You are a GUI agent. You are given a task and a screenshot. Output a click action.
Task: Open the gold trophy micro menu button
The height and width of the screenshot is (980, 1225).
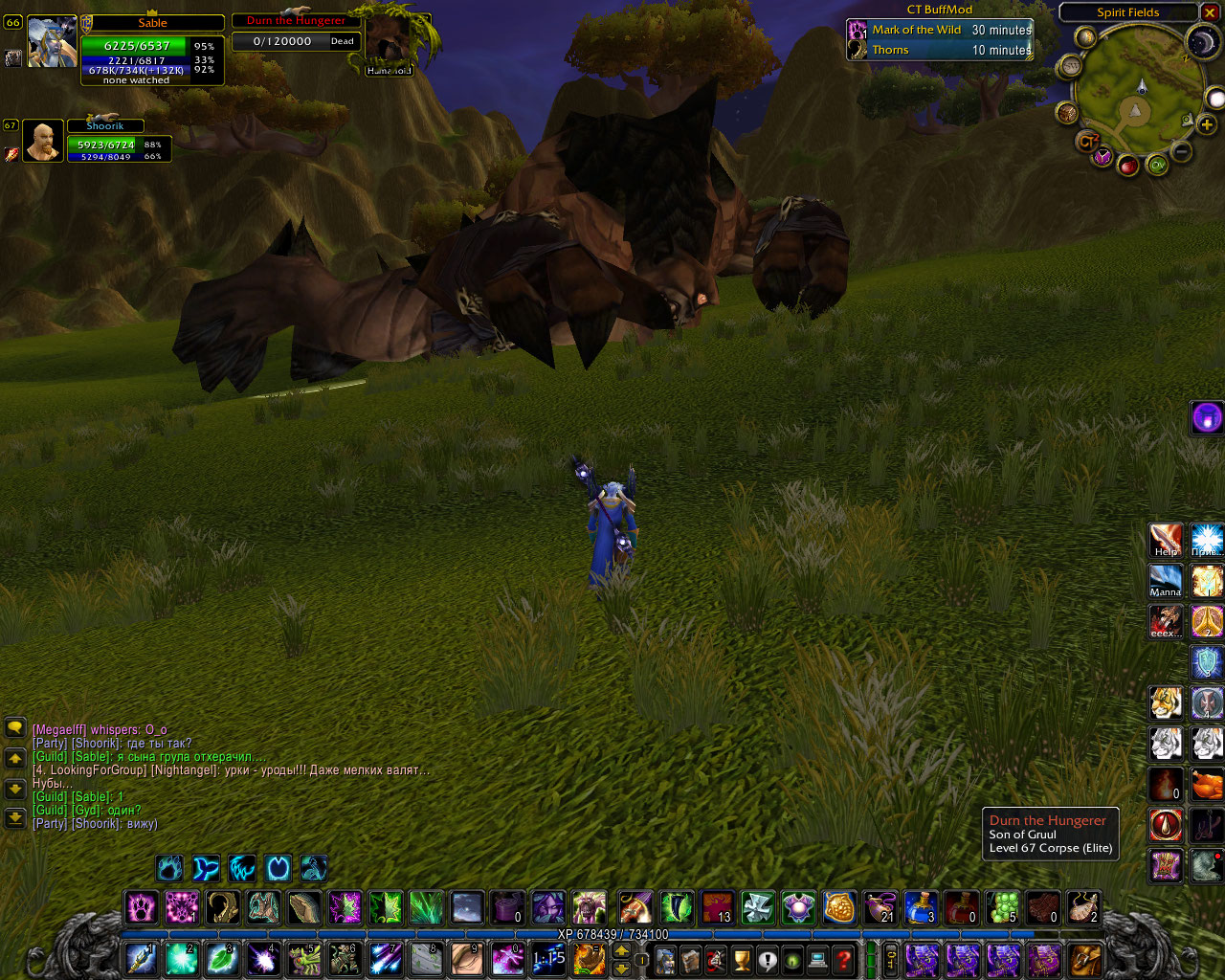click(741, 959)
